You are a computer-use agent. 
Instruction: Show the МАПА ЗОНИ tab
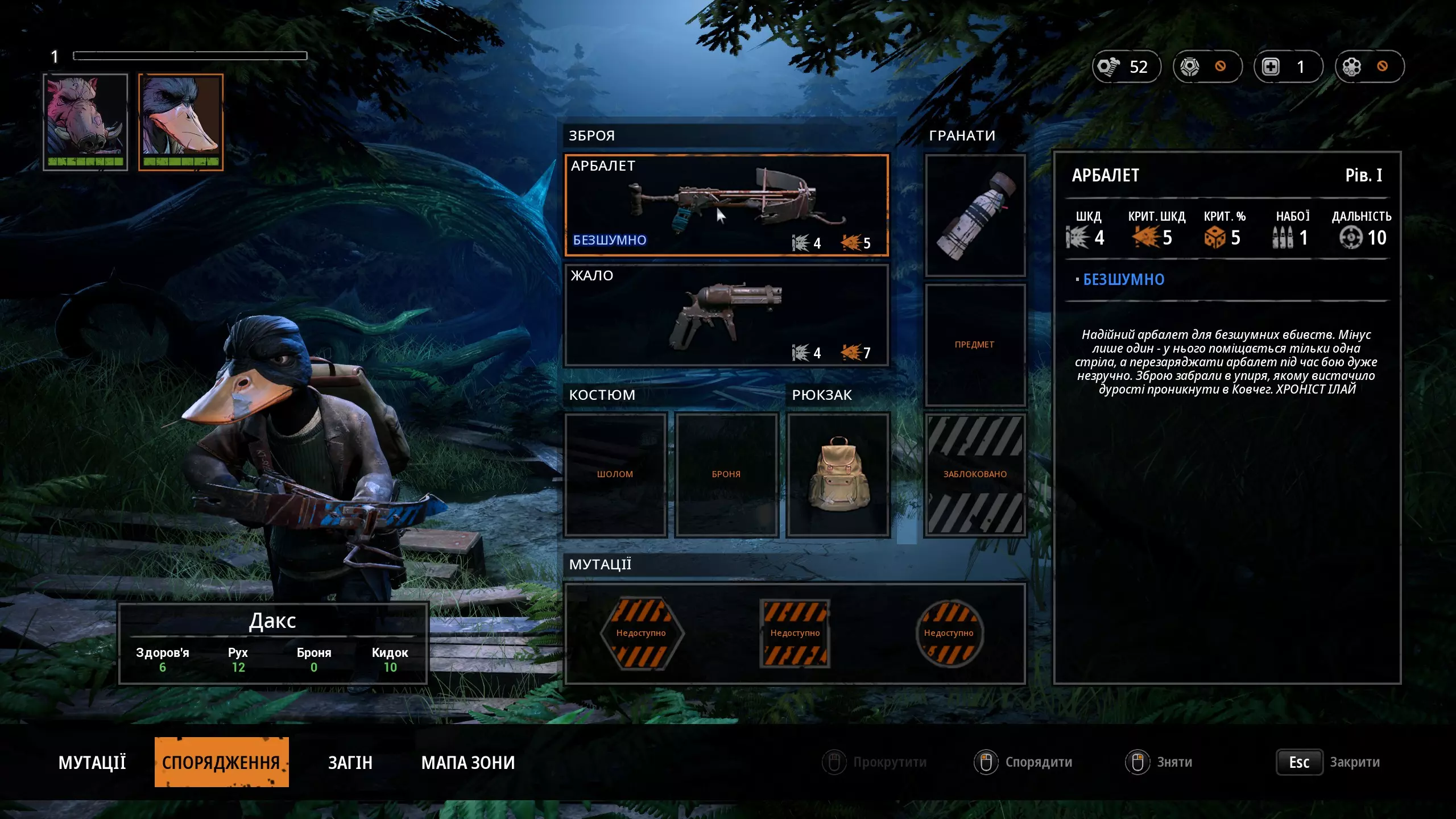[x=468, y=762]
